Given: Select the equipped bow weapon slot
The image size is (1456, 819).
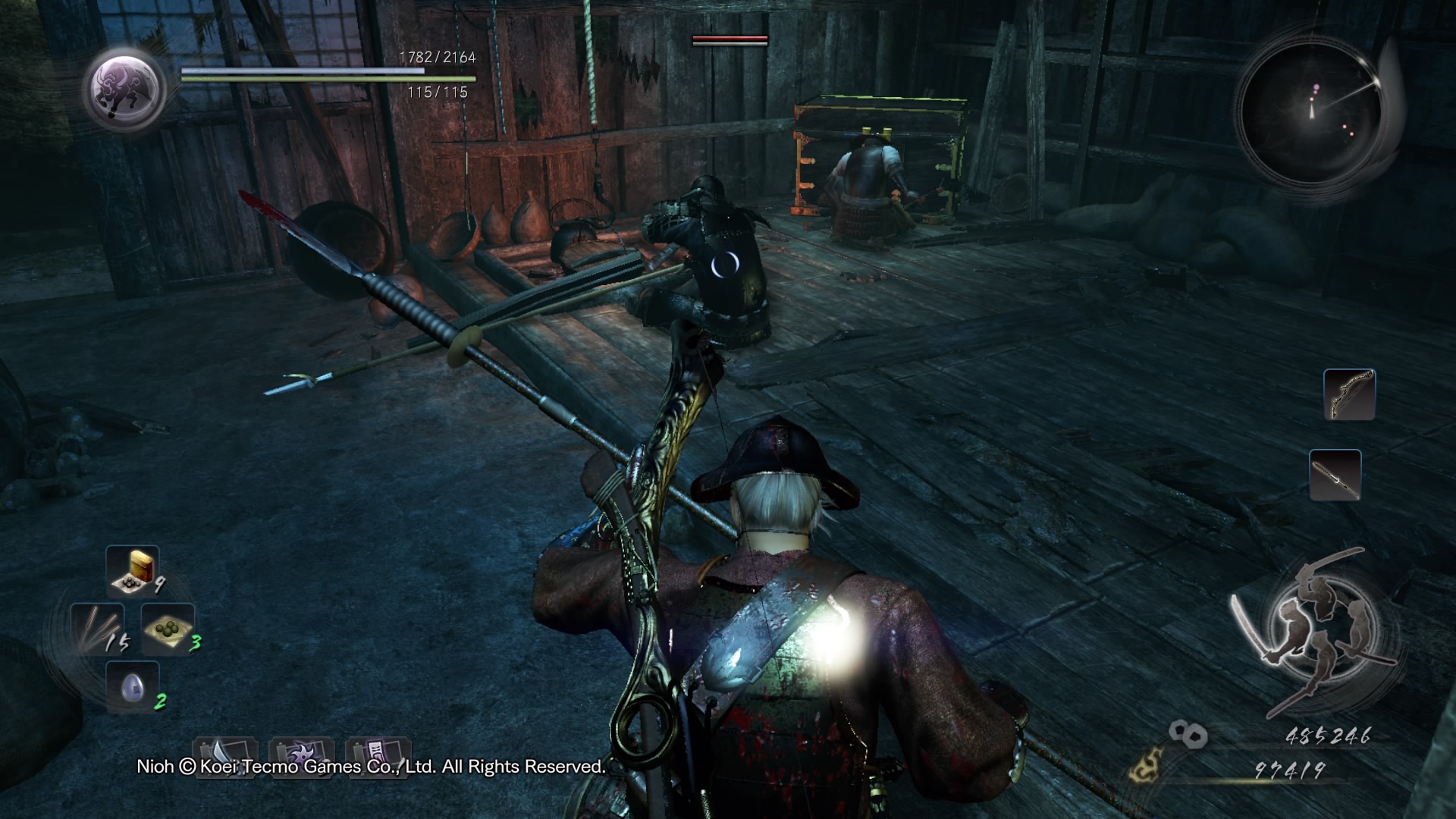Looking at the screenshot, I should 1349,394.
